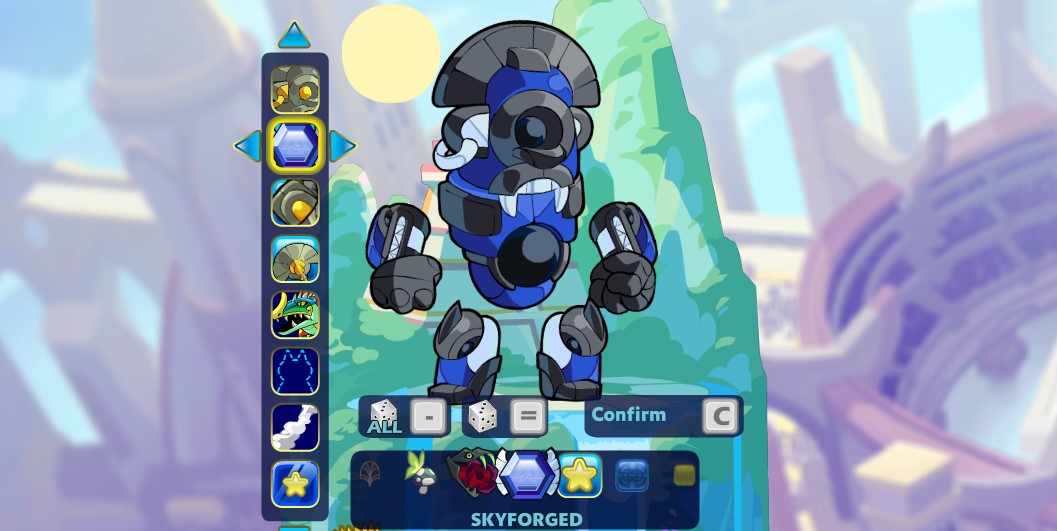
Task: Choose the winged Skyforged hexagon color
Action: [x=527, y=474]
